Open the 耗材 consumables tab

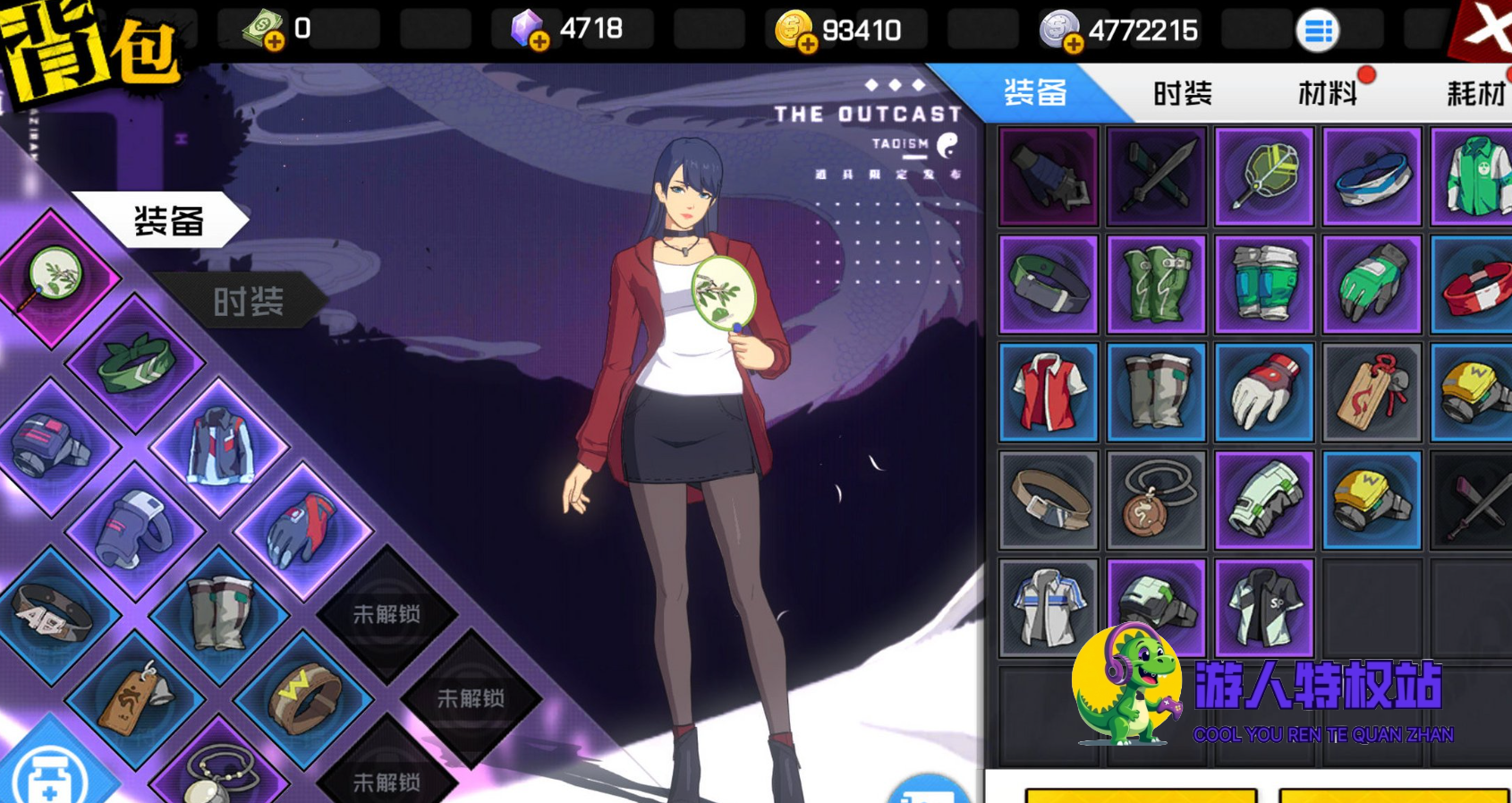click(1474, 93)
